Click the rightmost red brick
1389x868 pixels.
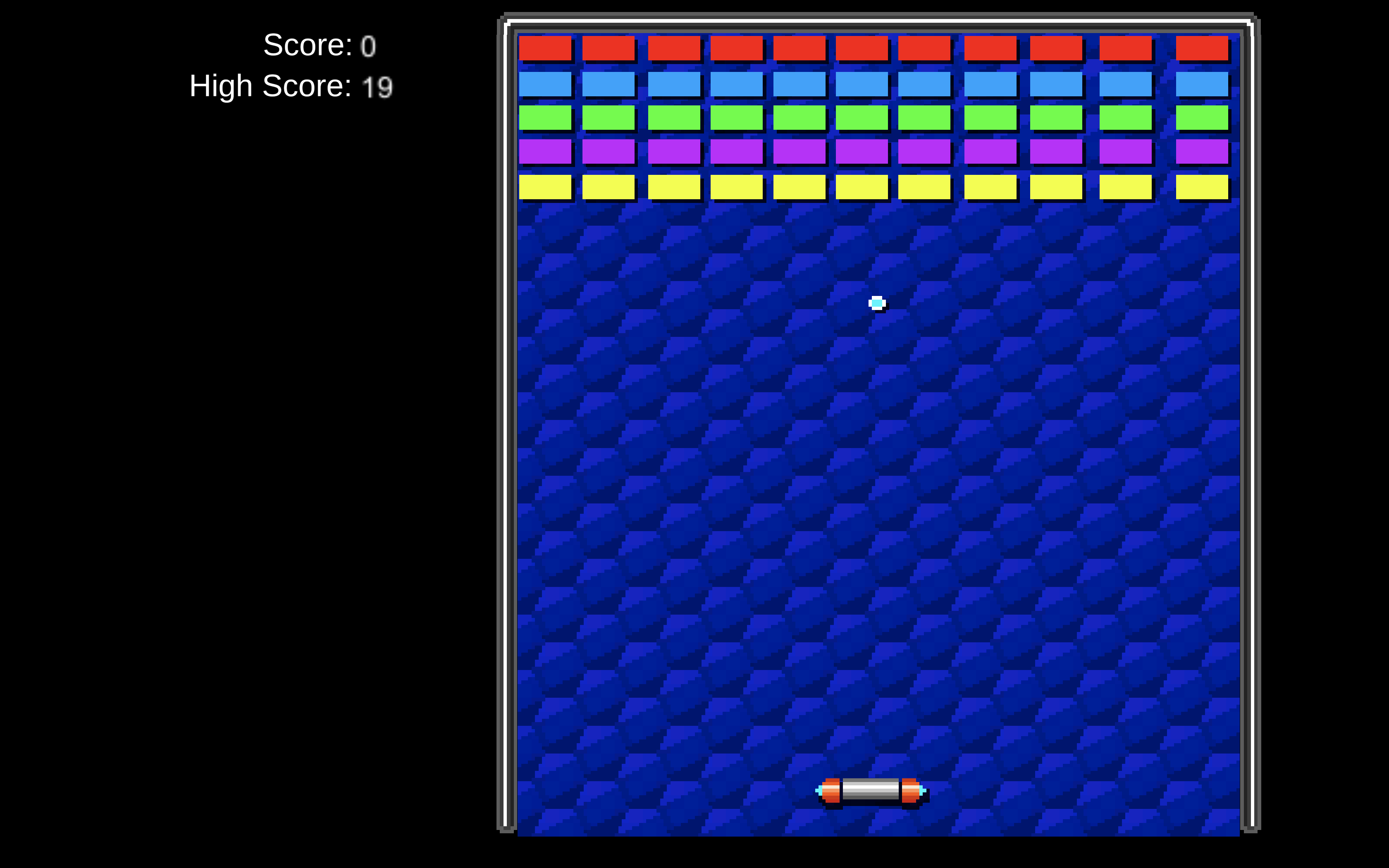pyautogui.click(x=1202, y=49)
